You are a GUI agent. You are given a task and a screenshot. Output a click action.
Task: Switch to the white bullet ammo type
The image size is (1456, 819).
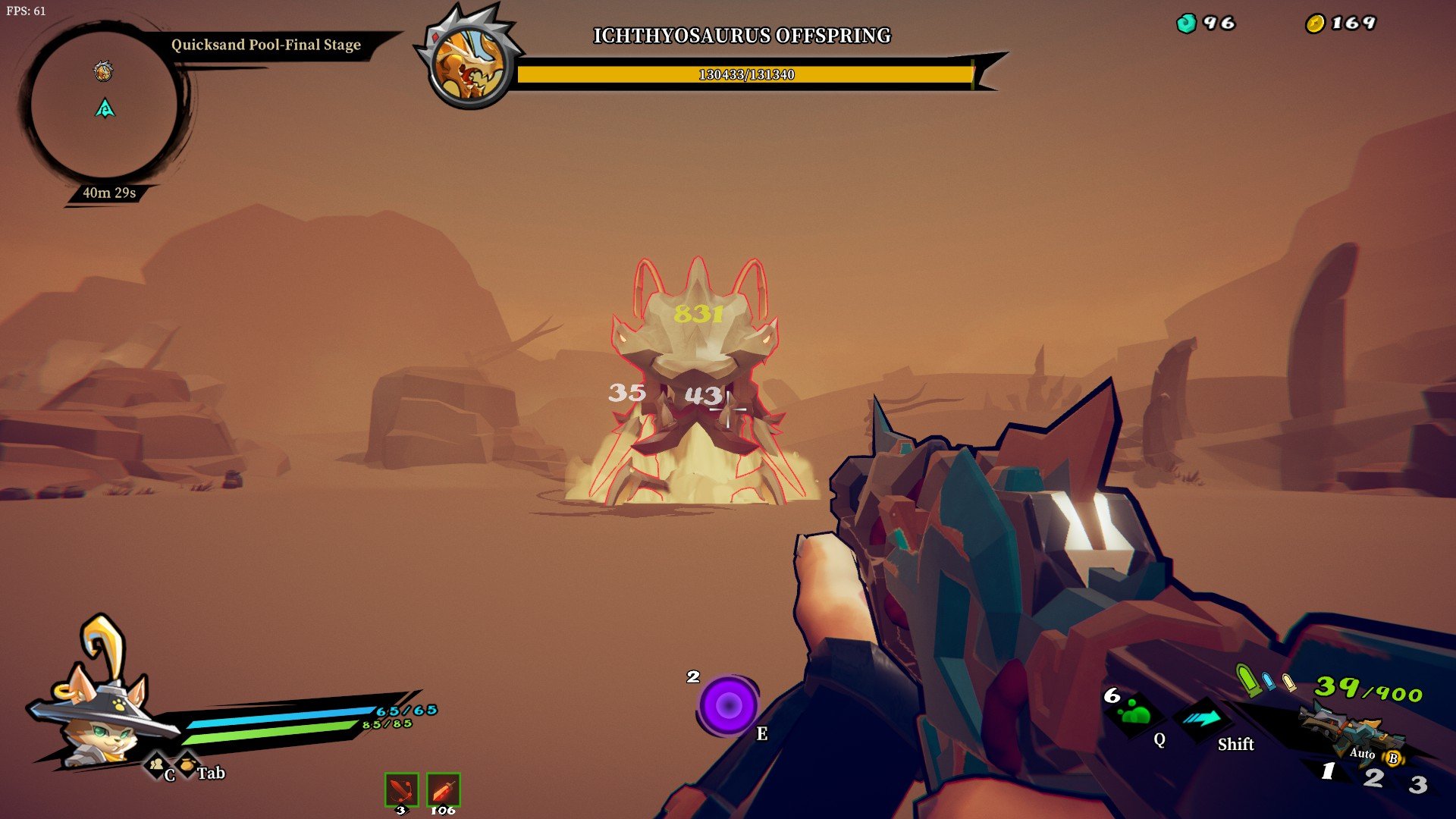tap(1289, 682)
